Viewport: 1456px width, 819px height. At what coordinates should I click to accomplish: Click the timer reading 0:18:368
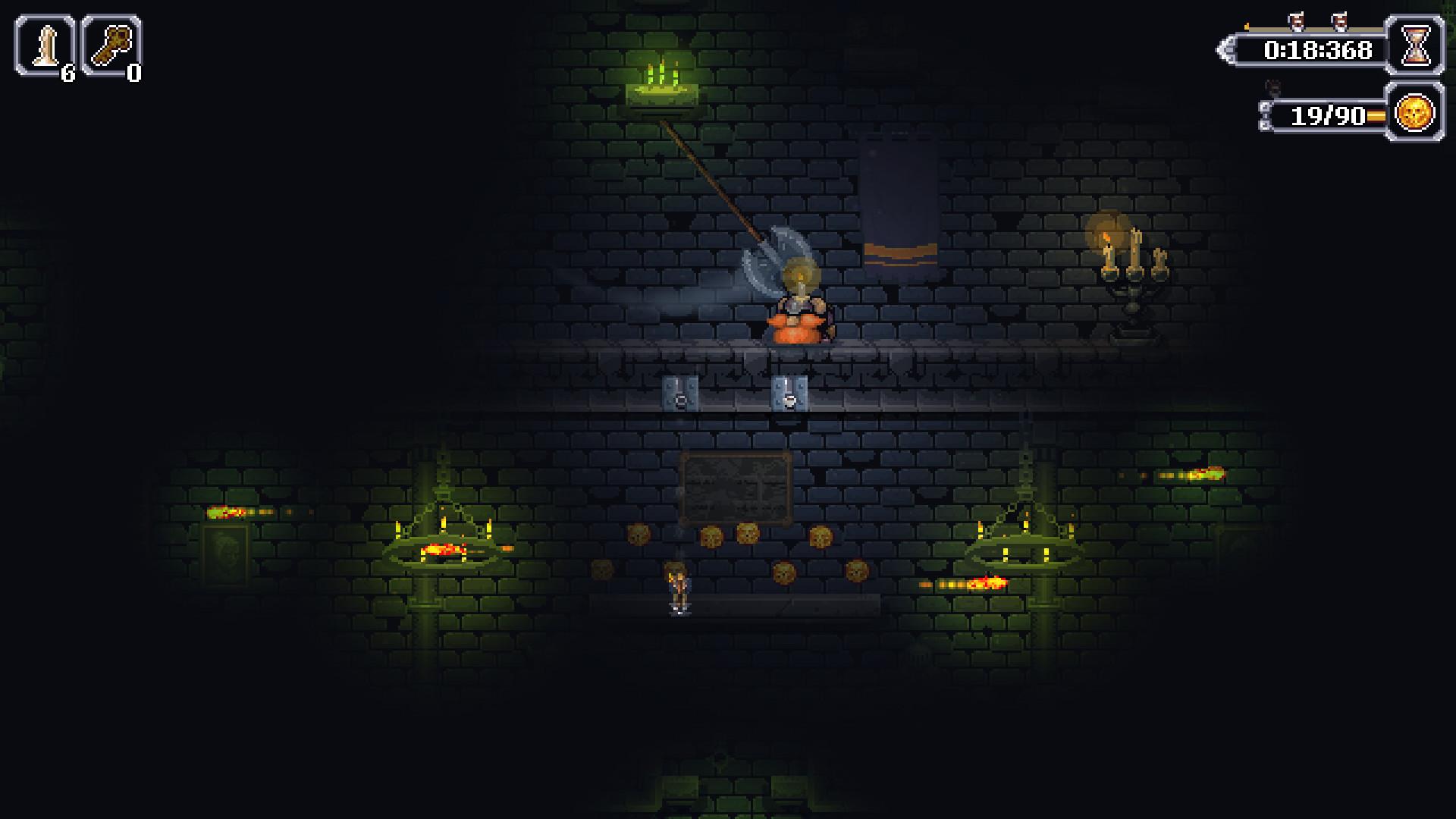1317,49
